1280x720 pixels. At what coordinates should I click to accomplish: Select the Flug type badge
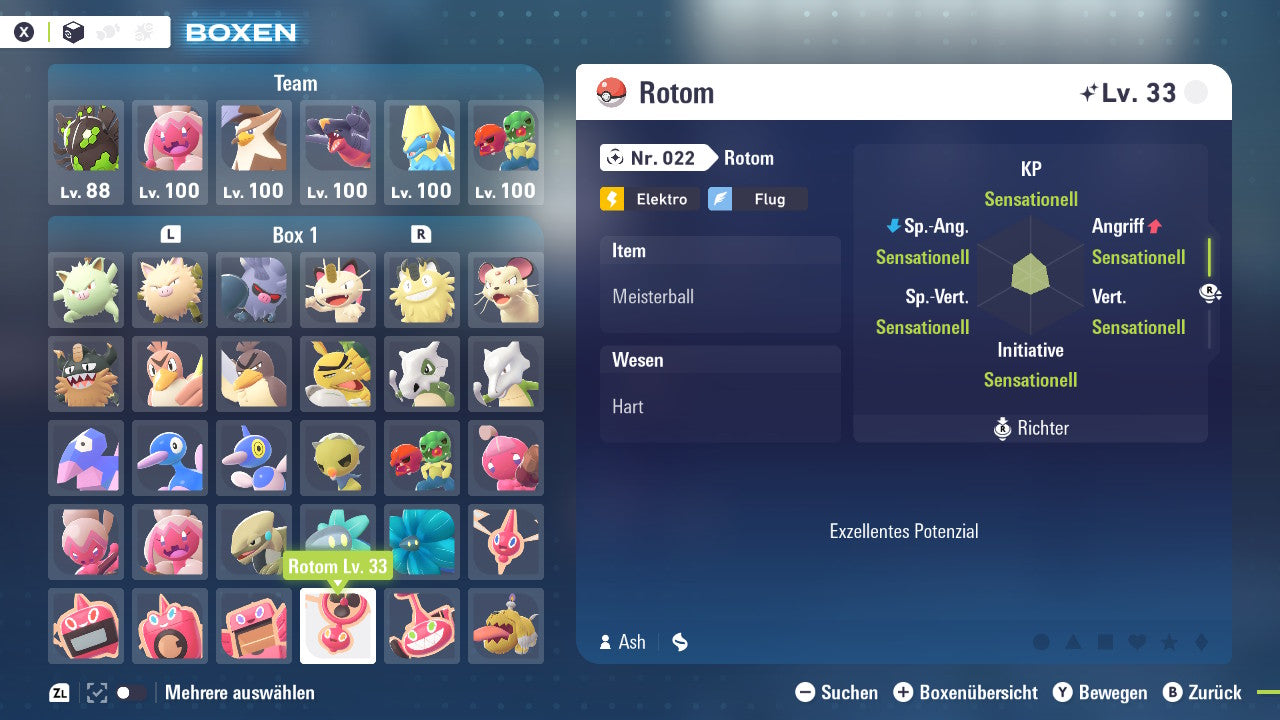pos(757,199)
